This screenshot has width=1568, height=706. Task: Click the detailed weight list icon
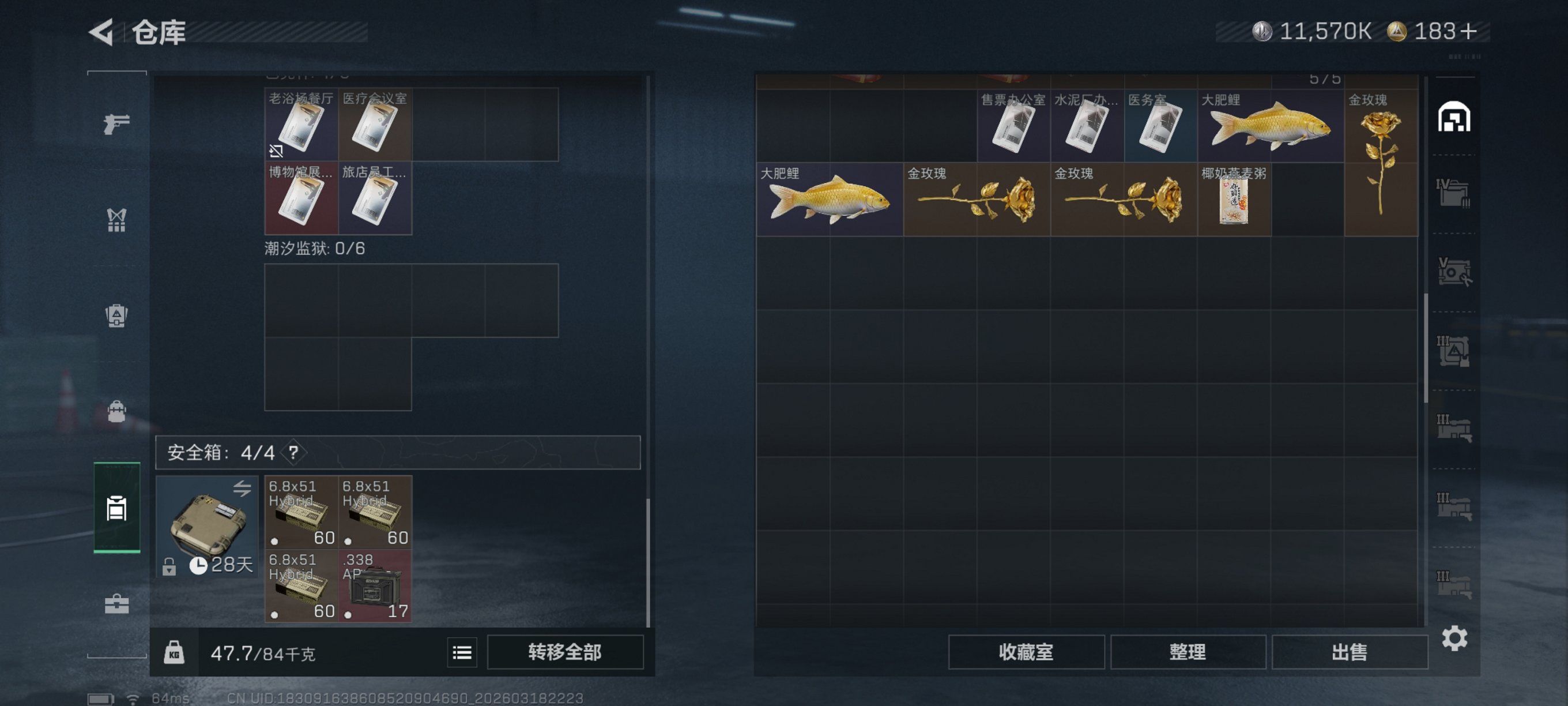pyautogui.click(x=462, y=652)
